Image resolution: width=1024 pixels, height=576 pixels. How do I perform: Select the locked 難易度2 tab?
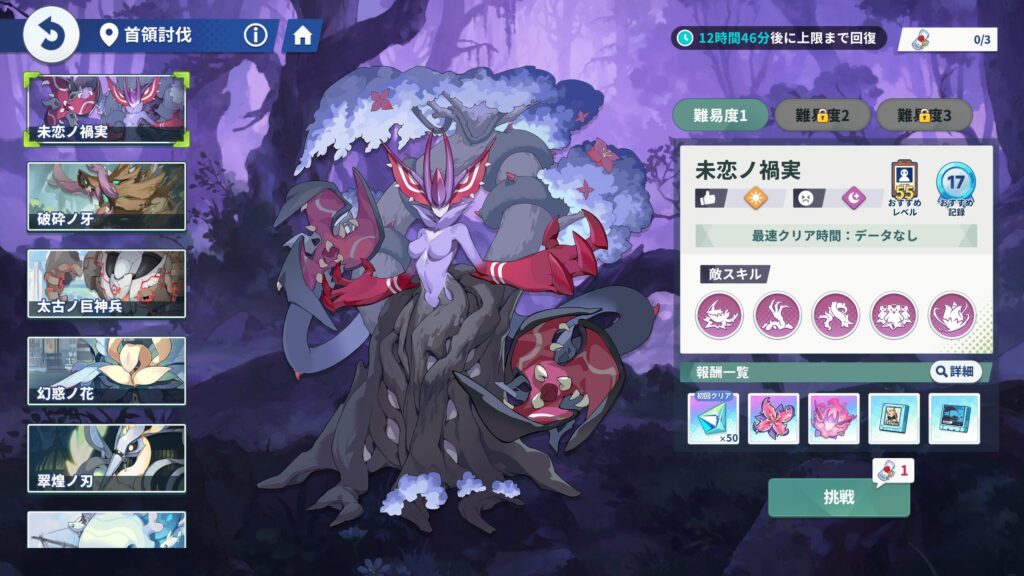822,115
